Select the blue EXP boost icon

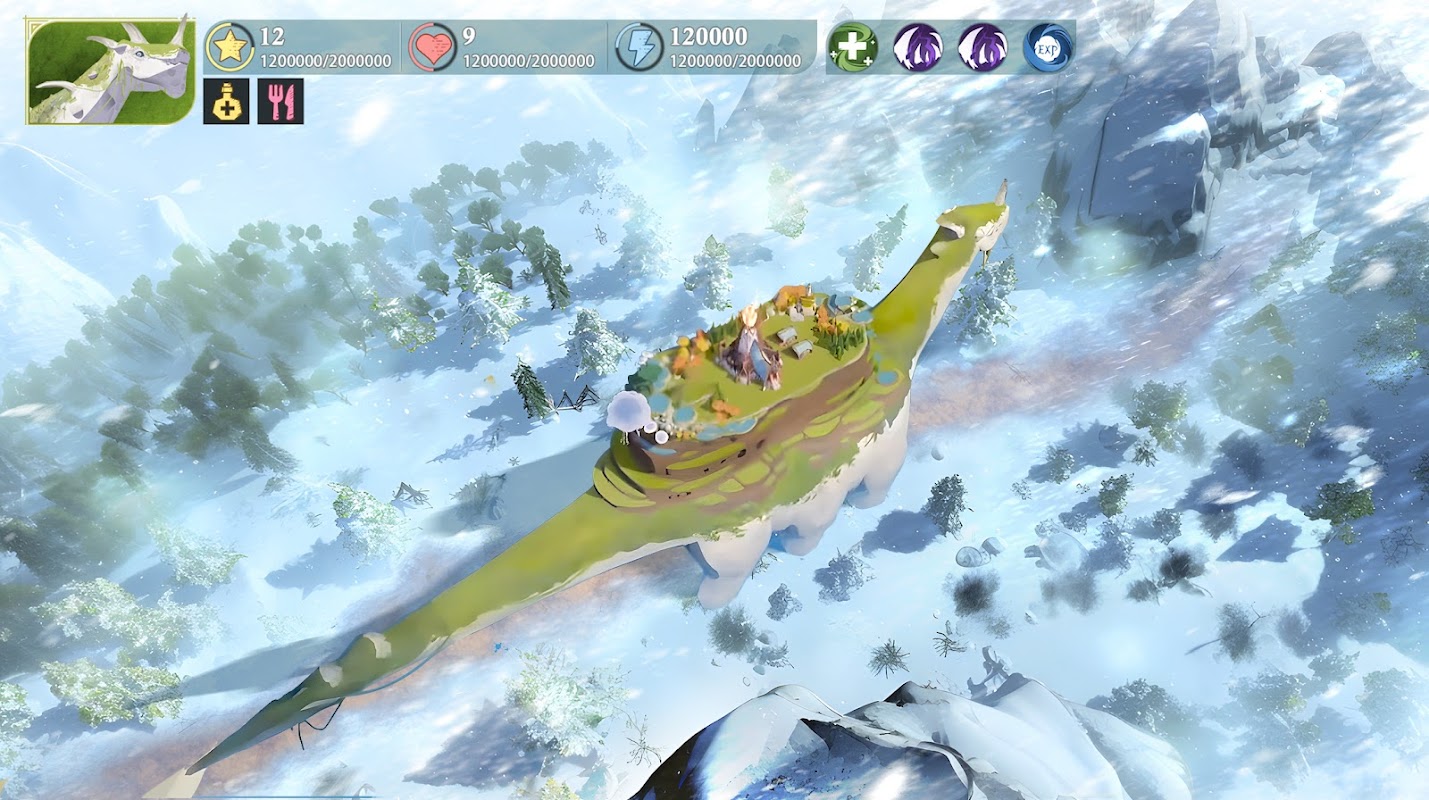(1048, 47)
